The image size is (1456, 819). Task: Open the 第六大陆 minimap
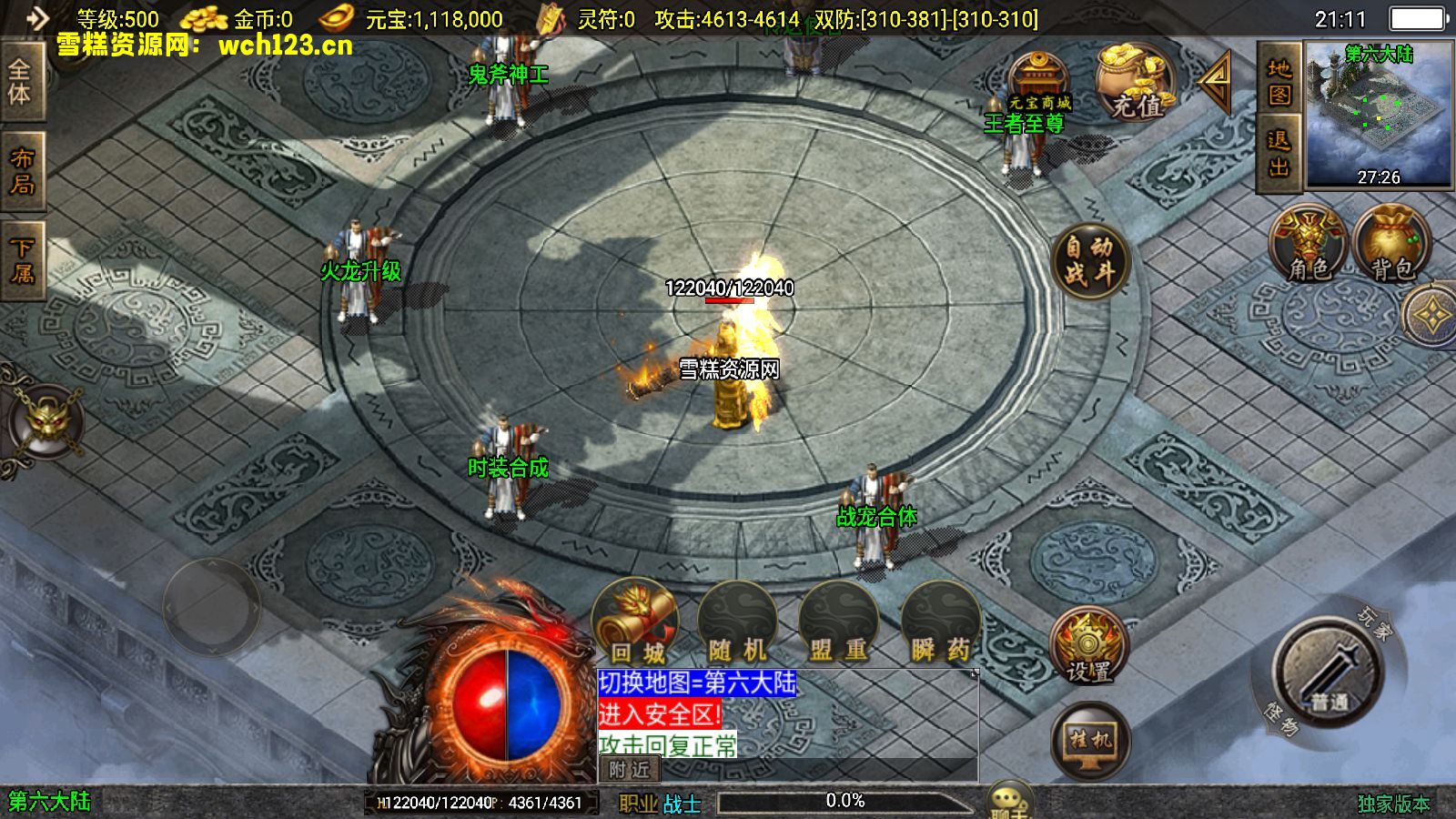coord(1378,114)
